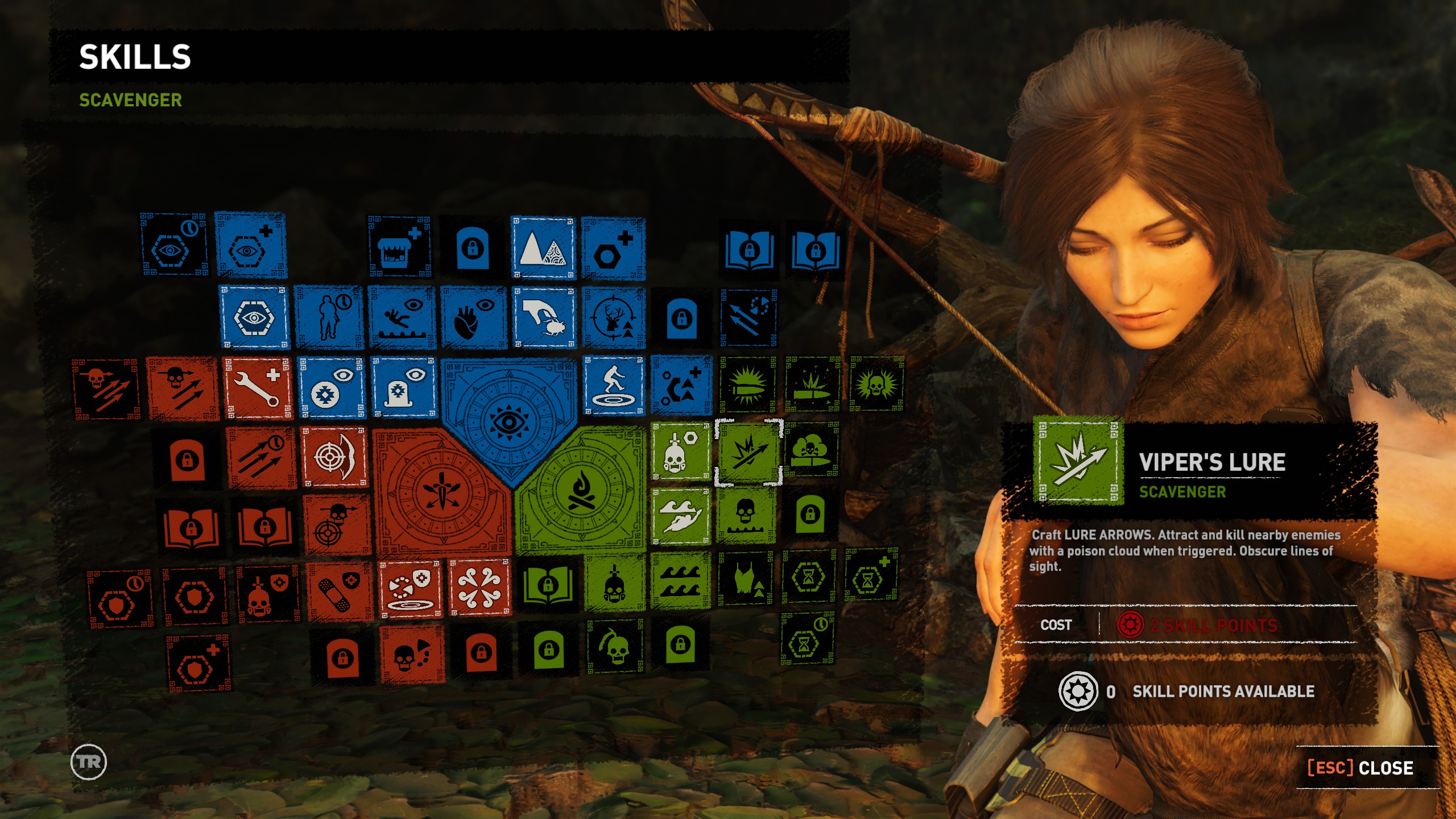Choose the blue anatomical heart skill
The height and width of the screenshot is (819, 1456).
(473, 318)
